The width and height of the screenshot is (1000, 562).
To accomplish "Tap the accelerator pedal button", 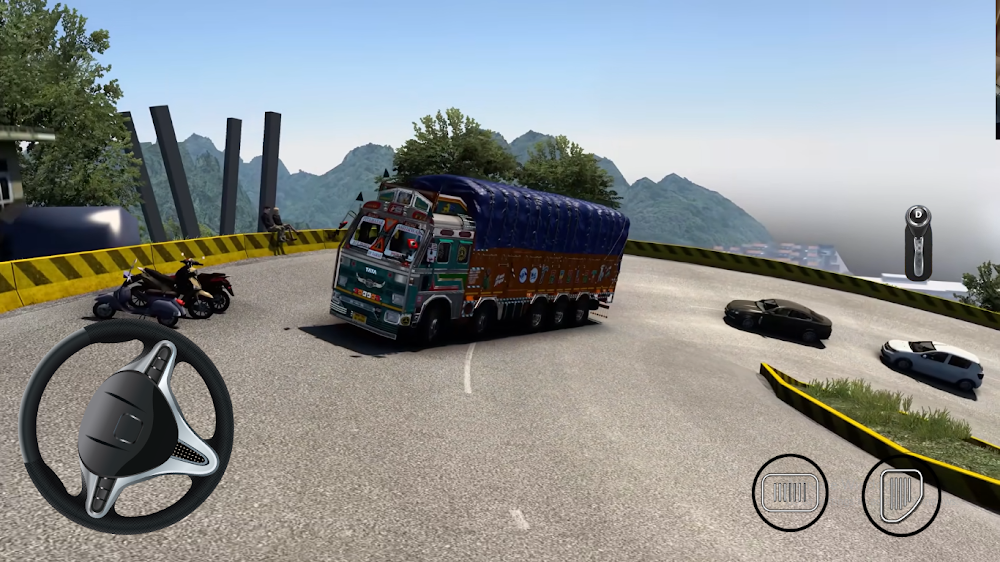I will pos(901,495).
